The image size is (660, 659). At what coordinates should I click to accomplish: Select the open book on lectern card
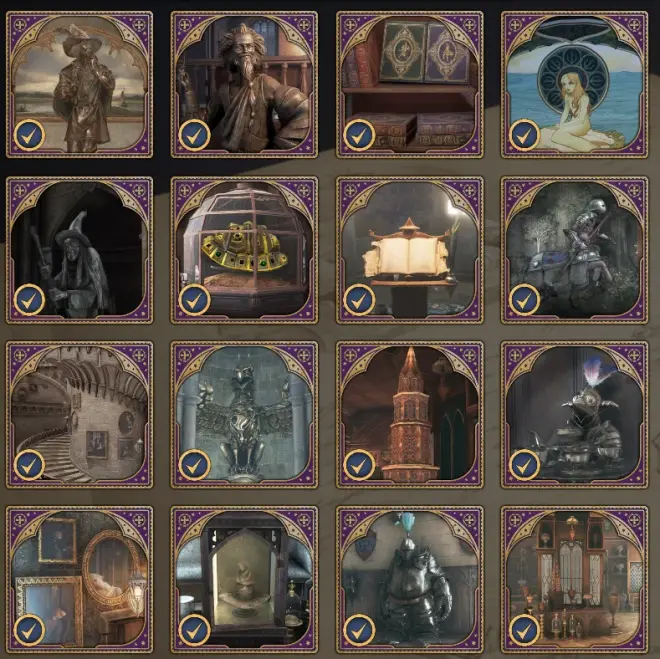[409, 250]
